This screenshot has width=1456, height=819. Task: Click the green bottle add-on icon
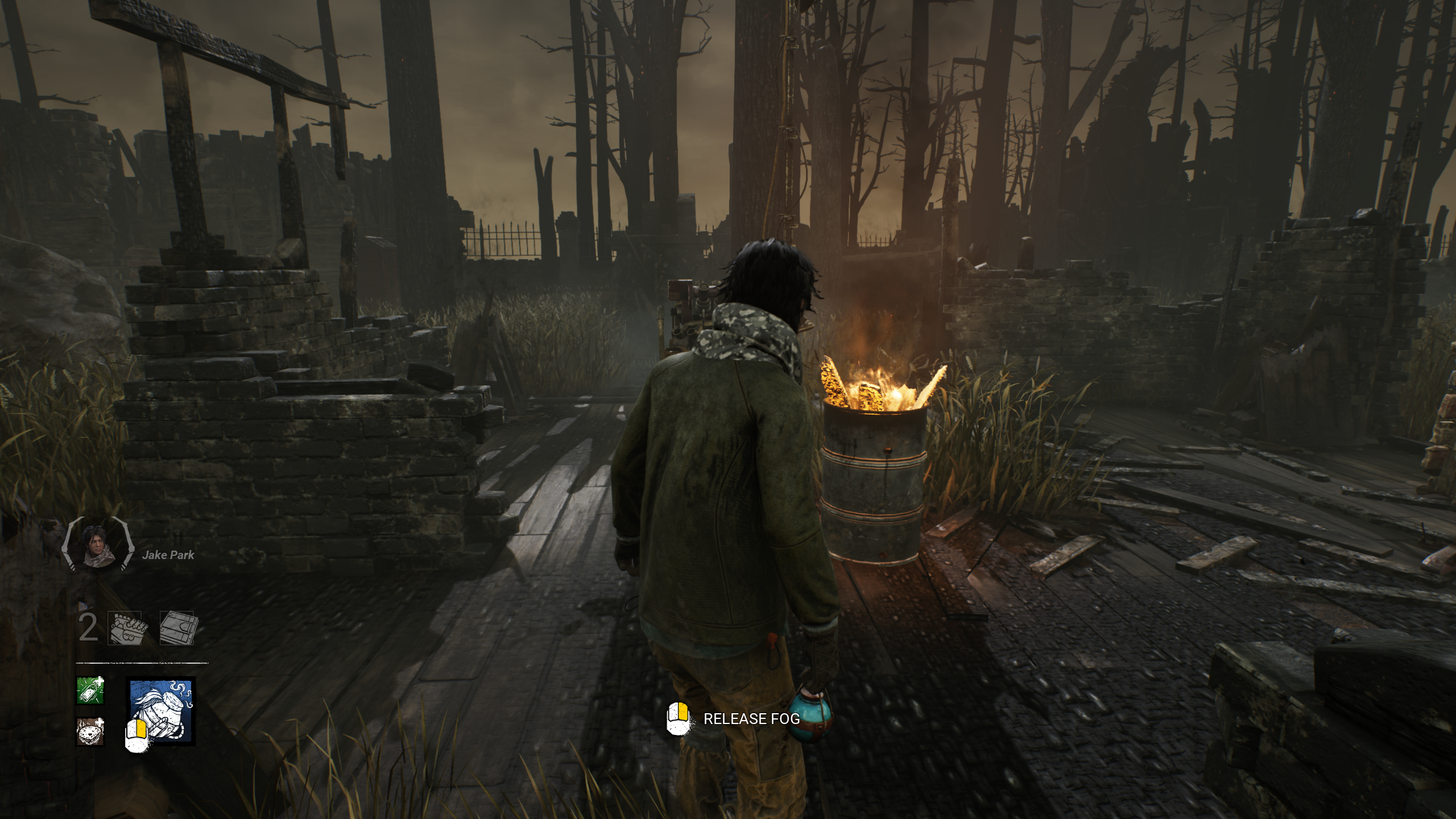pyautogui.click(x=90, y=690)
